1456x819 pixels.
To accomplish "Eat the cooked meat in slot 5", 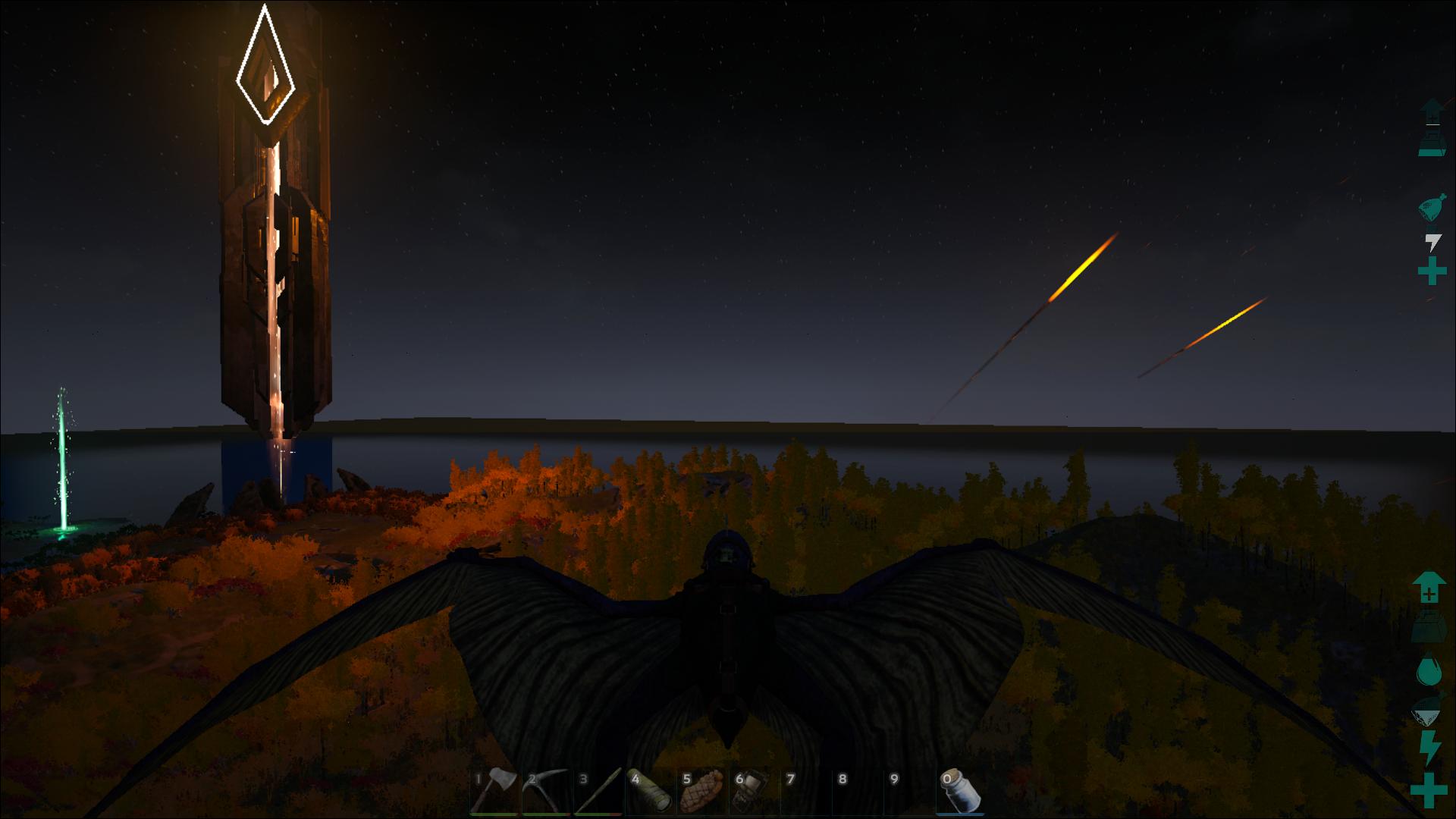I will click(704, 792).
